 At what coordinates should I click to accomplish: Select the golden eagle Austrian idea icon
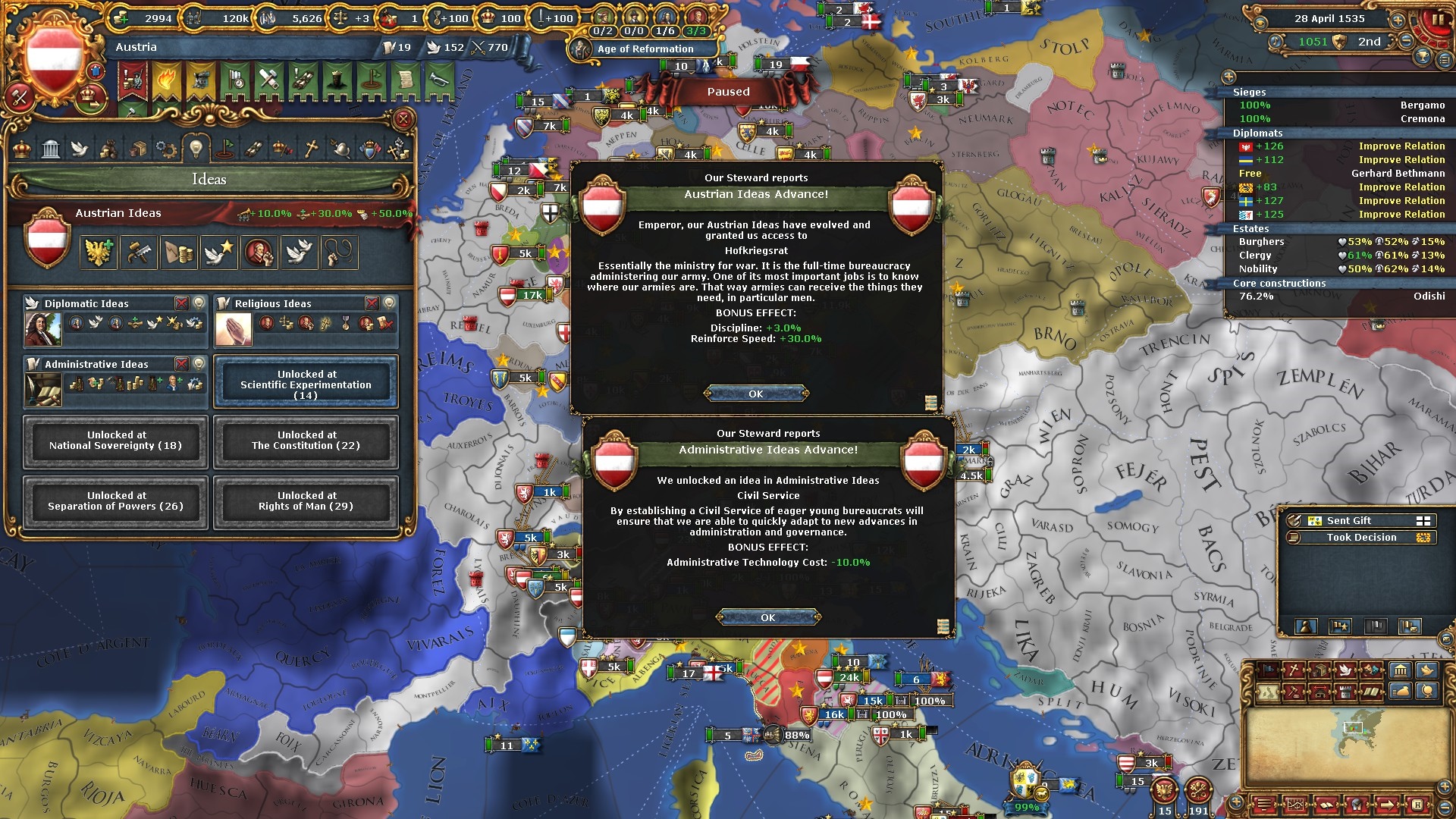(99, 253)
